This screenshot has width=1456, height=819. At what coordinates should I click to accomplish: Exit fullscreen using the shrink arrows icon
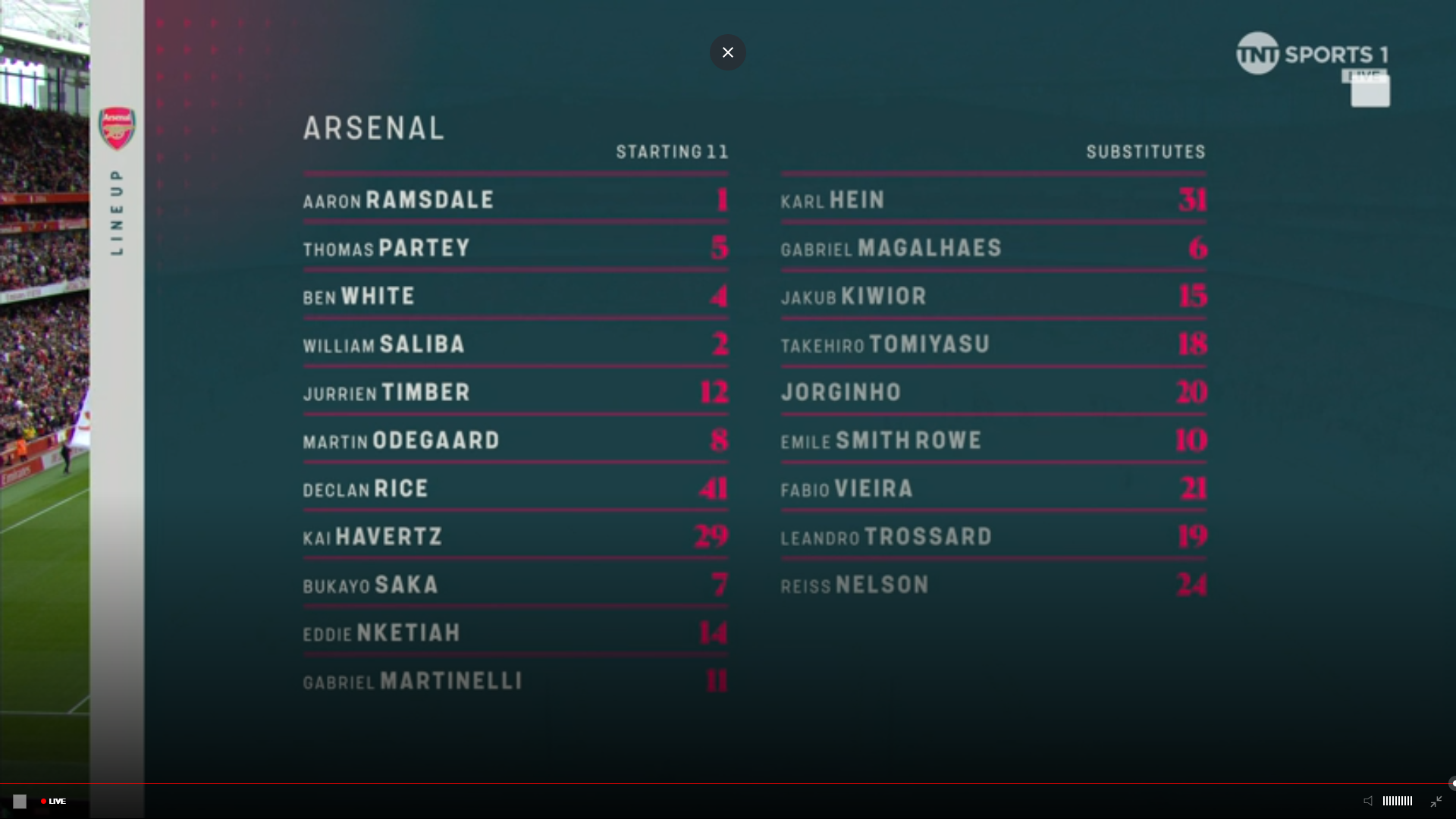(1436, 801)
